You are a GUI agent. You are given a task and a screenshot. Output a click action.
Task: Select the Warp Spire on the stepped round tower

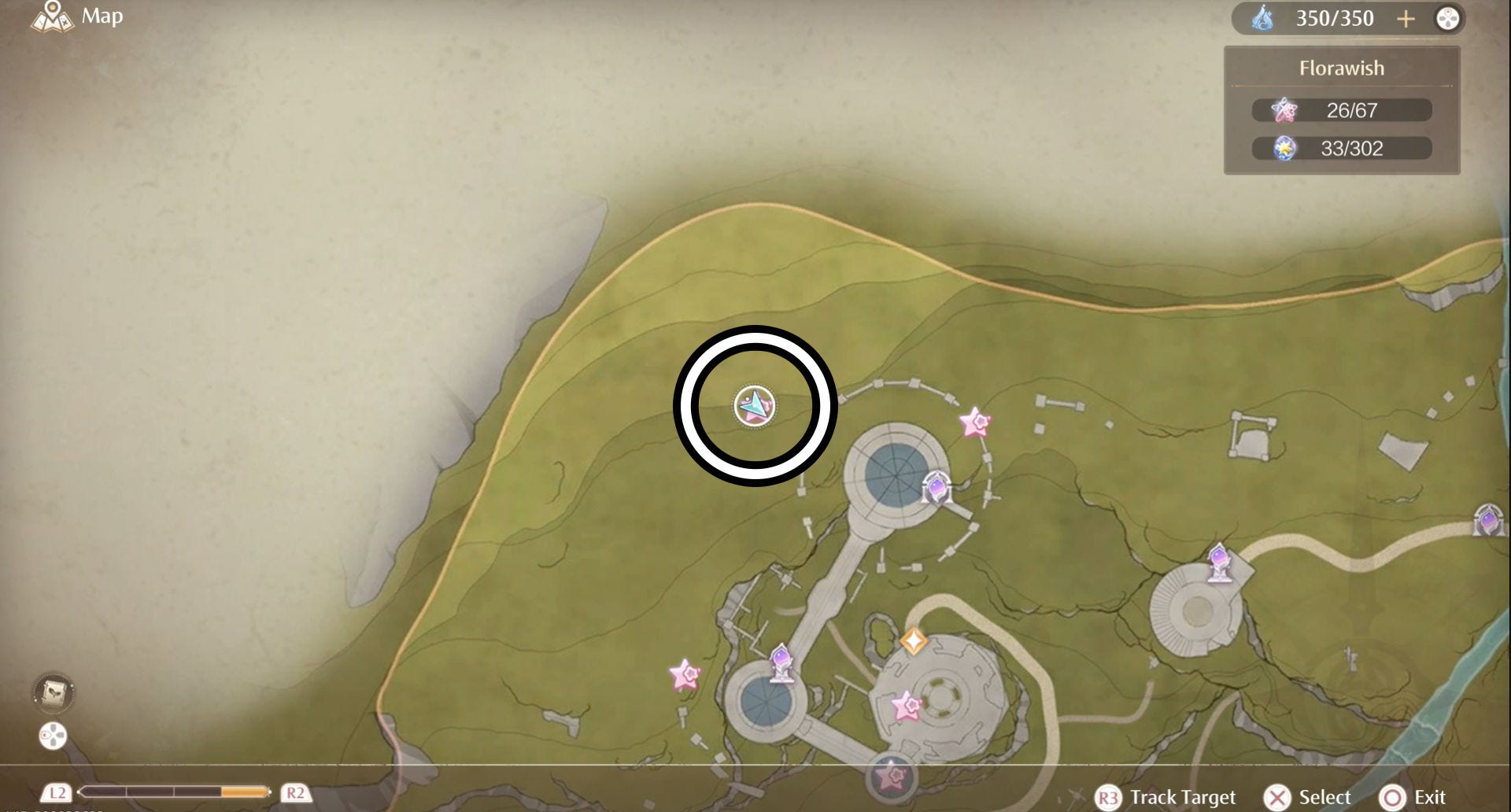(x=1218, y=562)
